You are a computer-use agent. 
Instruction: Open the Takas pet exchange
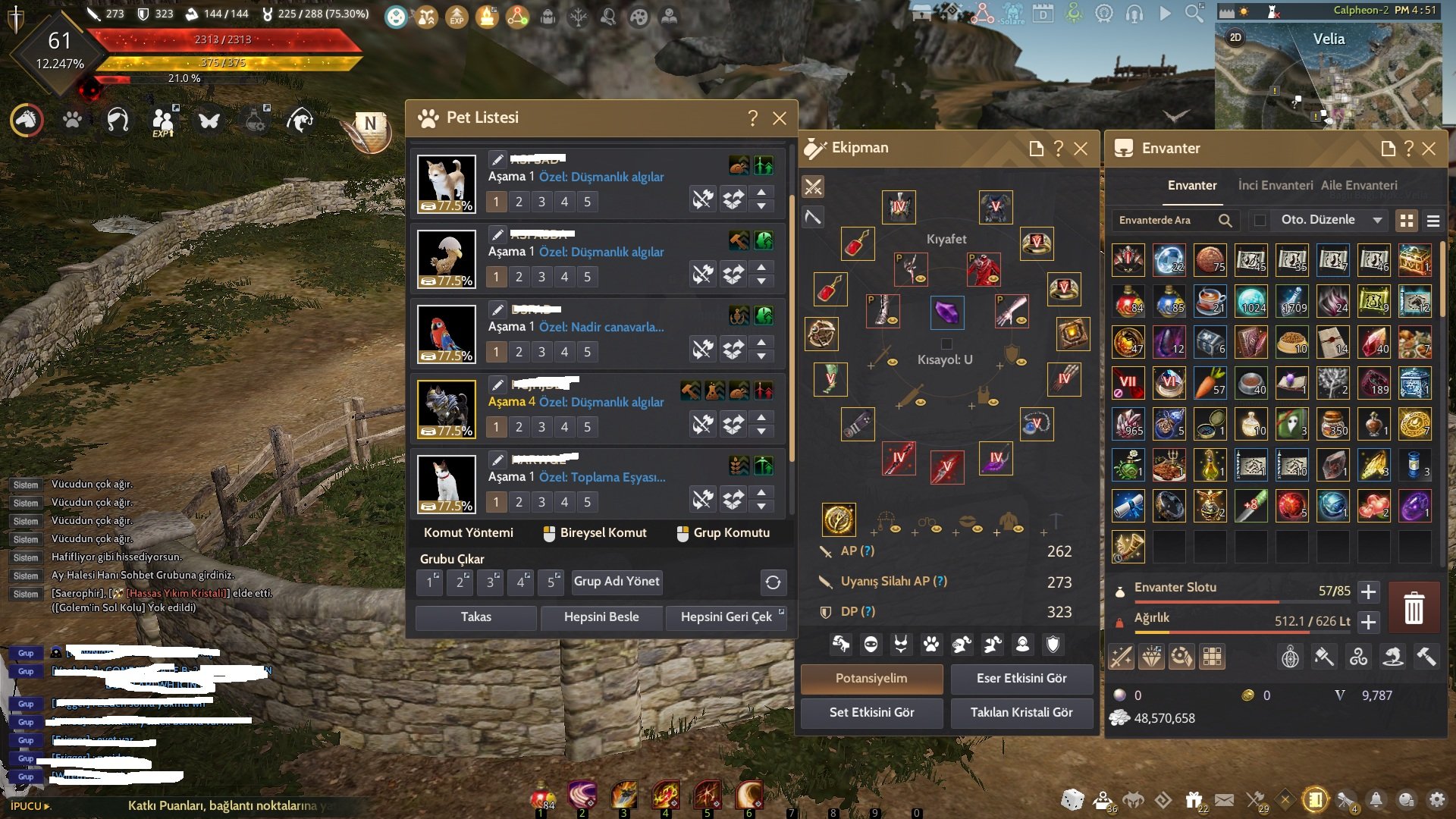(x=475, y=617)
